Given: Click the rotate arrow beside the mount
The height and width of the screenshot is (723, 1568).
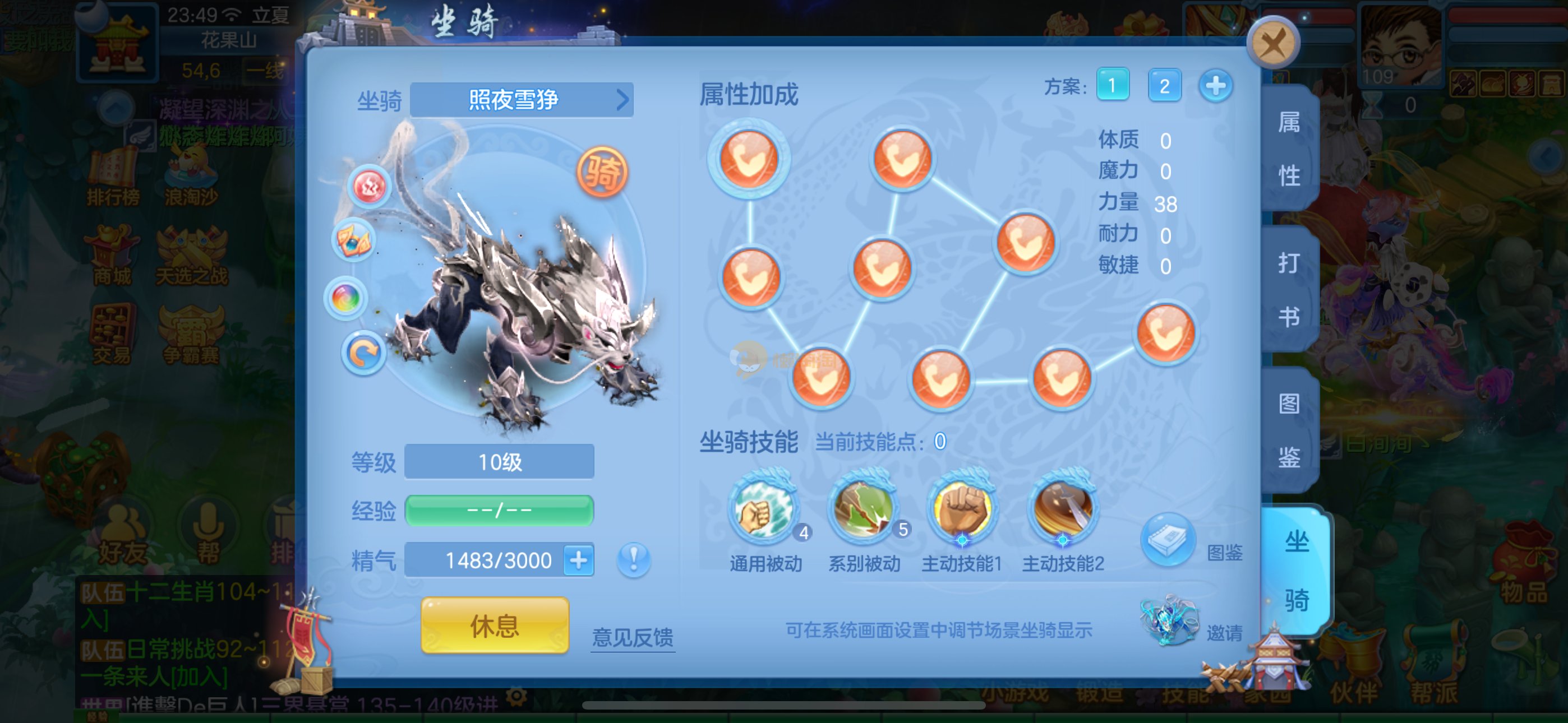Looking at the screenshot, I should pos(363,353).
